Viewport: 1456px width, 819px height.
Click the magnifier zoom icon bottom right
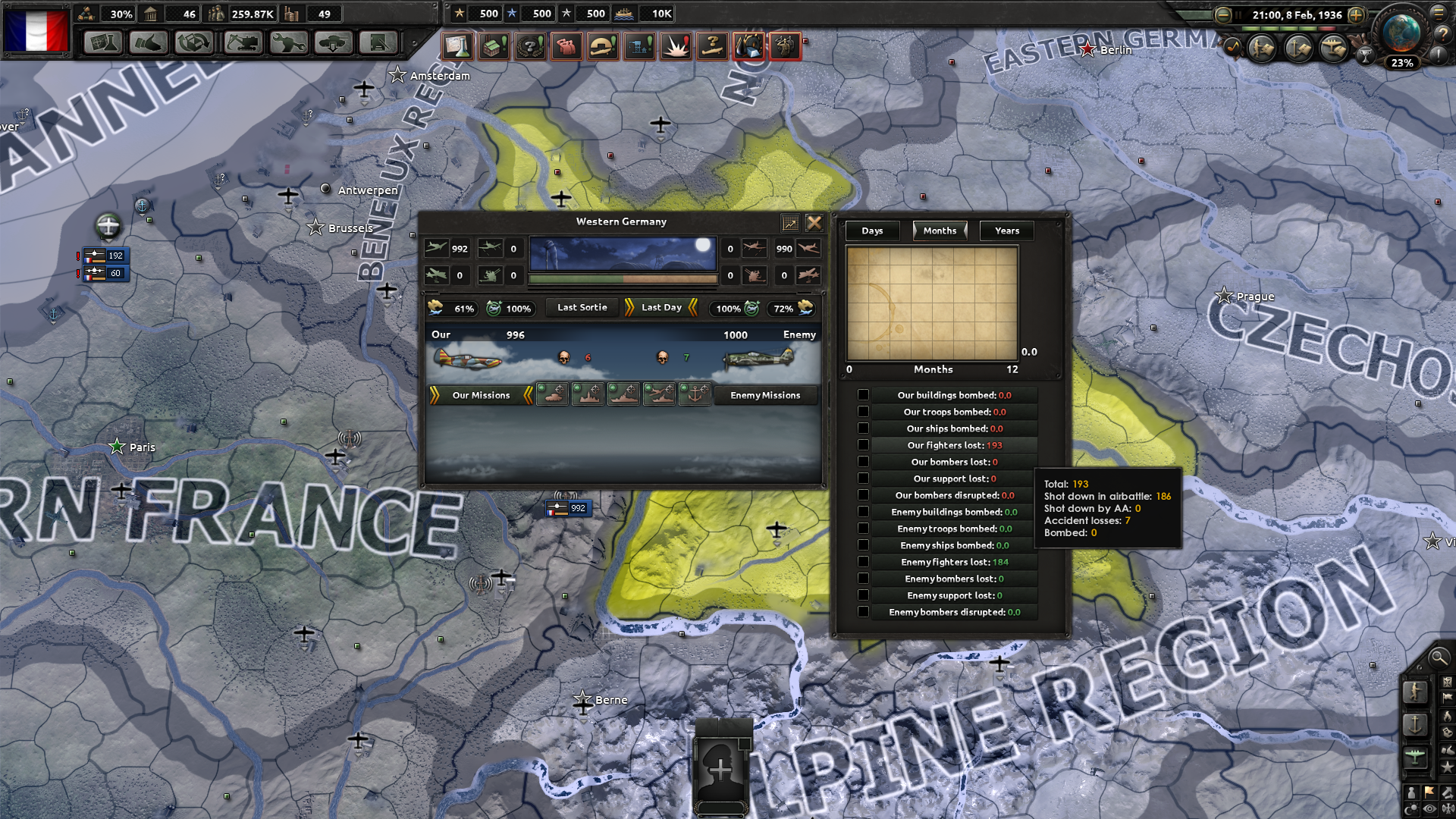(x=1439, y=658)
